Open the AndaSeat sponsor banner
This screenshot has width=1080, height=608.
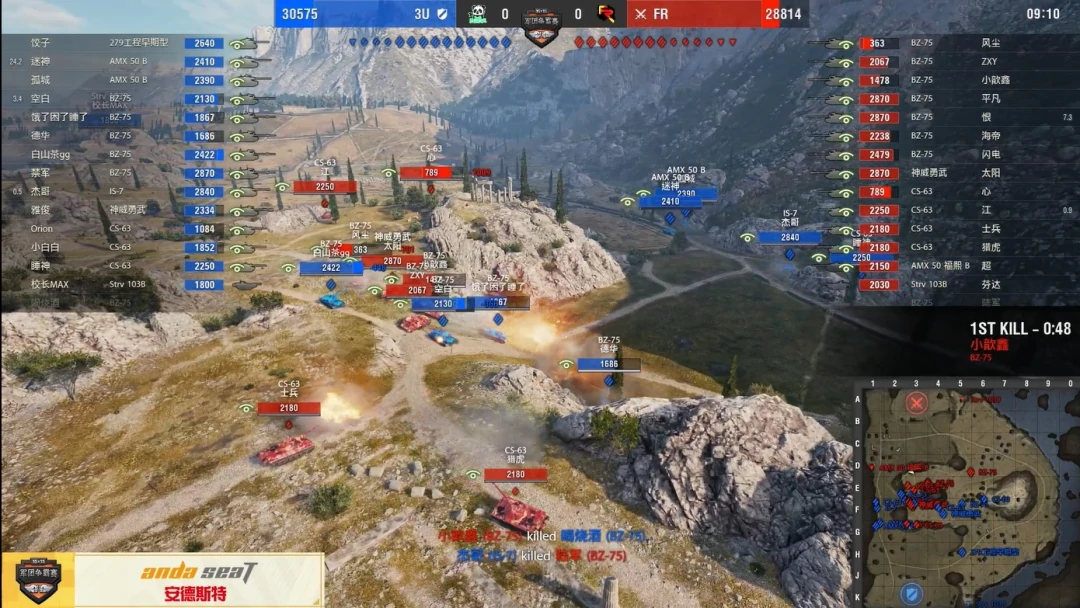199,580
